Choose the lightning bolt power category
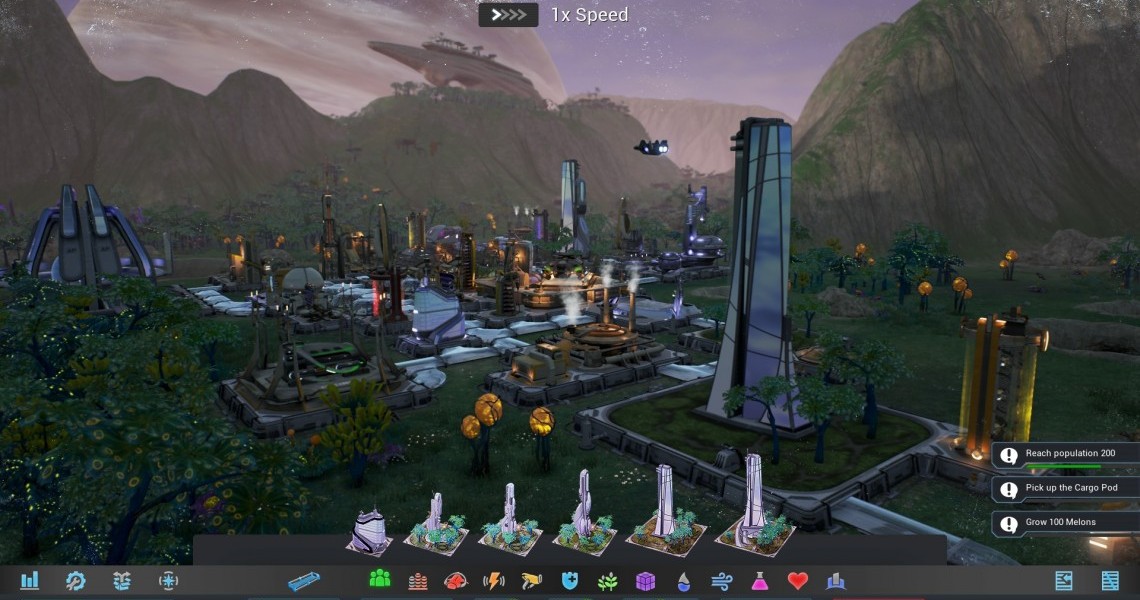This screenshot has width=1140, height=600. (494, 580)
